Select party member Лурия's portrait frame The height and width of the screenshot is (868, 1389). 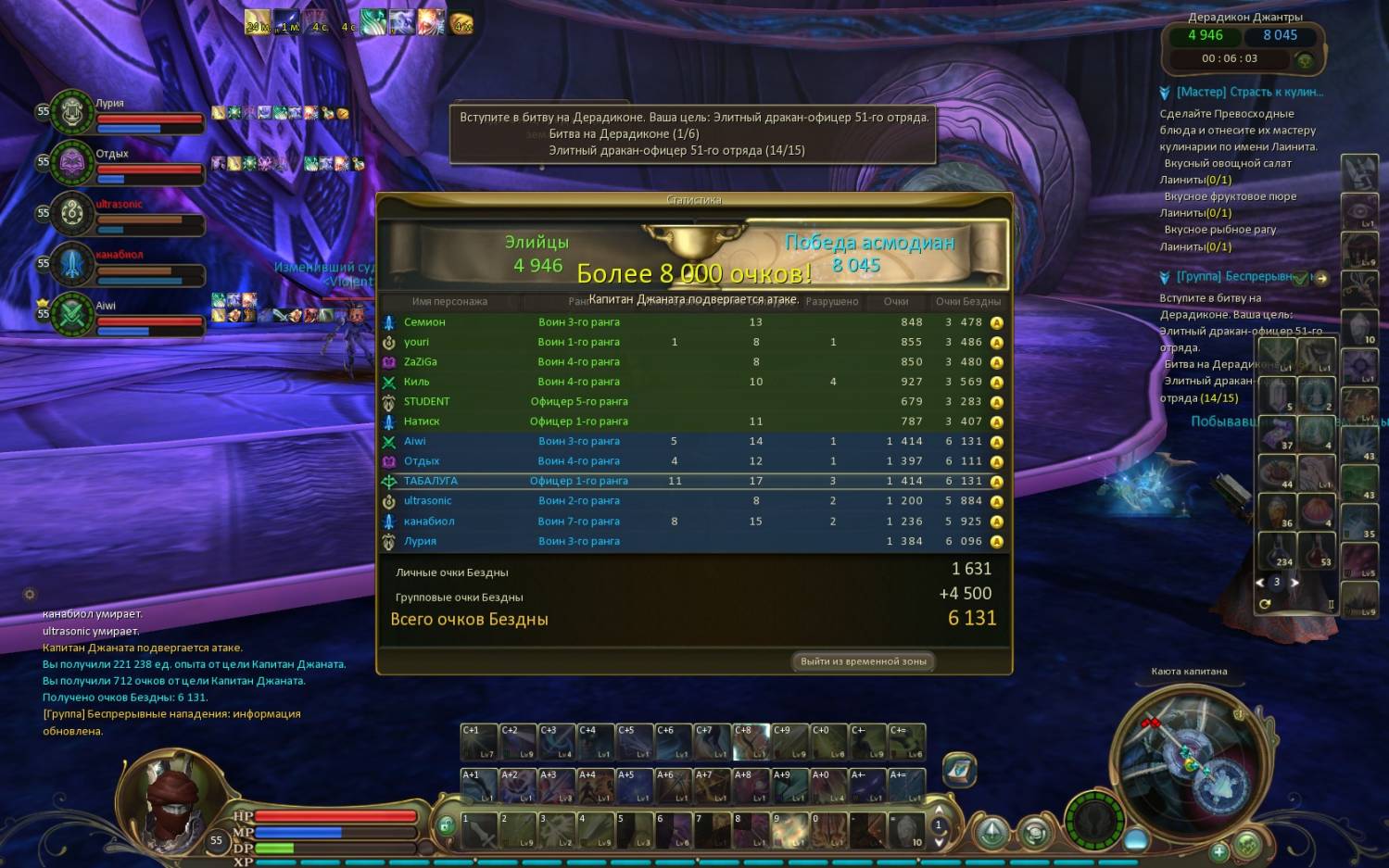[x=72, y=113]
